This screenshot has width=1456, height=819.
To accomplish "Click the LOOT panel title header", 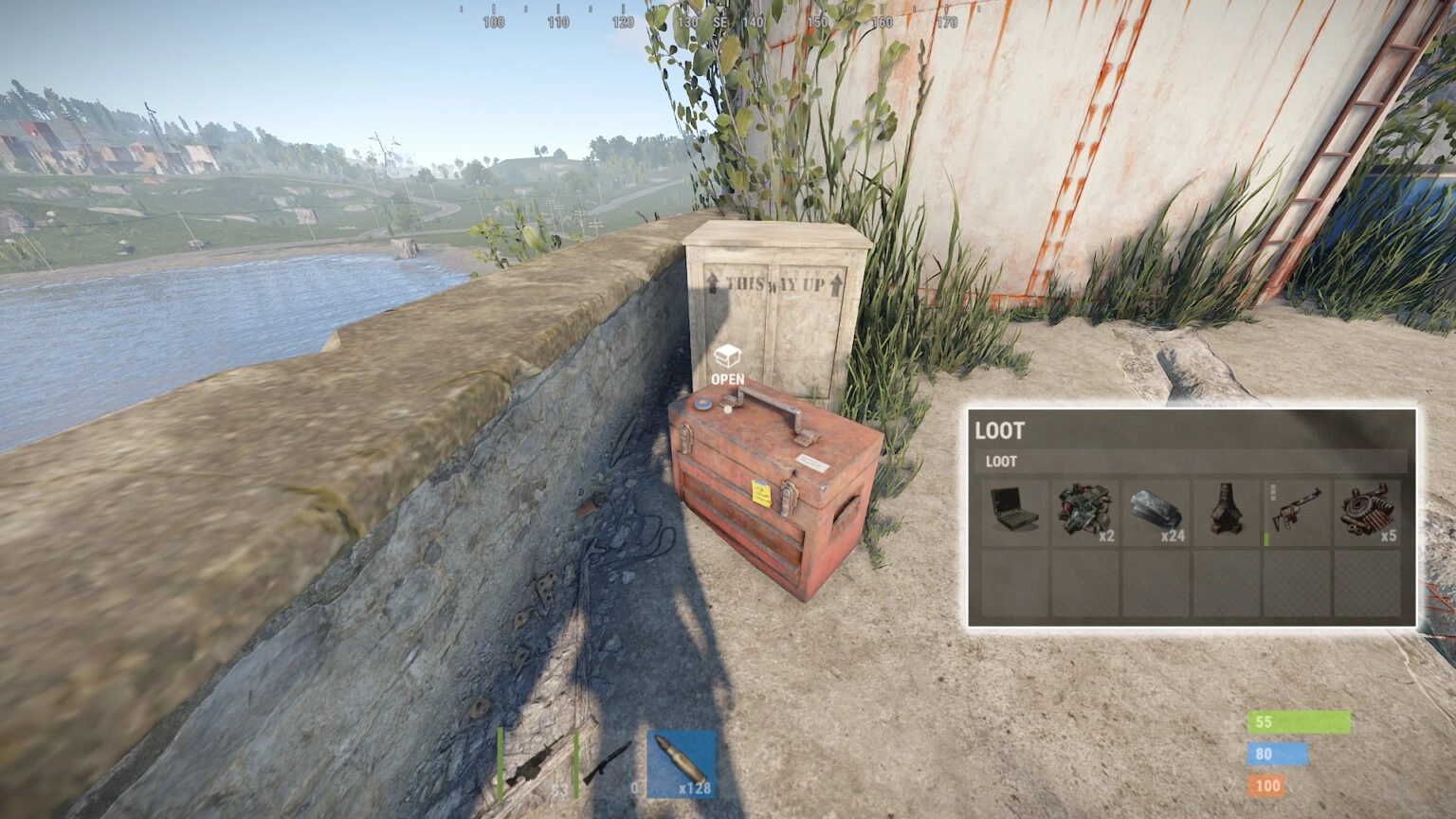I will pos(998,431).
